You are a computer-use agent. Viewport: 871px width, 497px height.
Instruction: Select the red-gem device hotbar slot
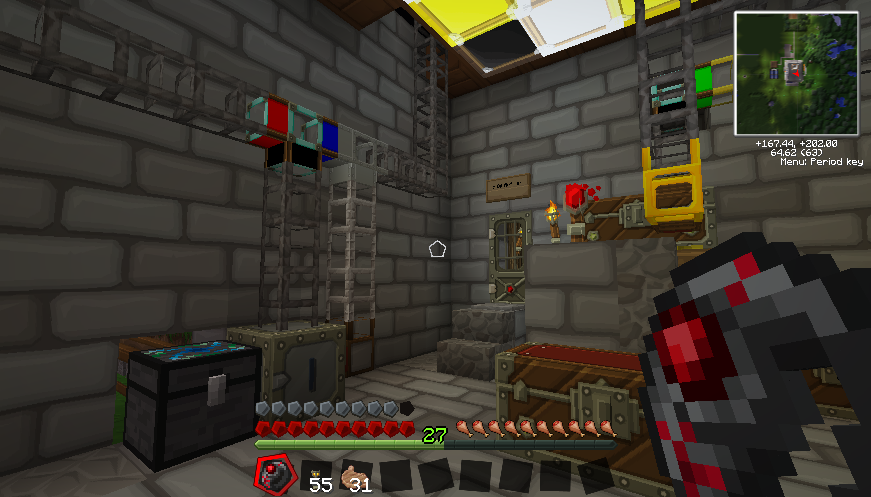click(x=274, y=474)
